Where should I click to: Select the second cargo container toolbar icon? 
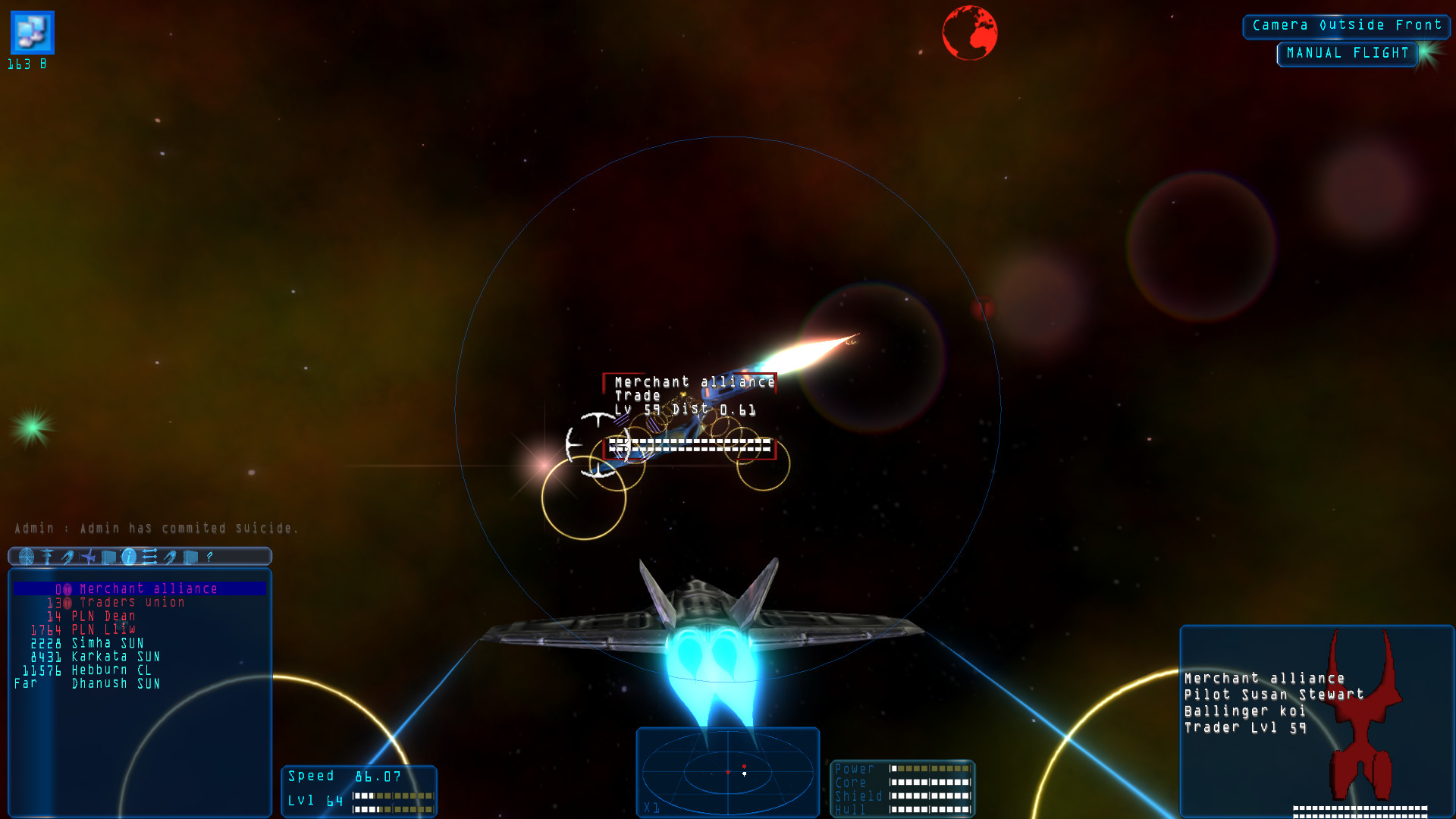pyautogui.click(x=190, y=557)
